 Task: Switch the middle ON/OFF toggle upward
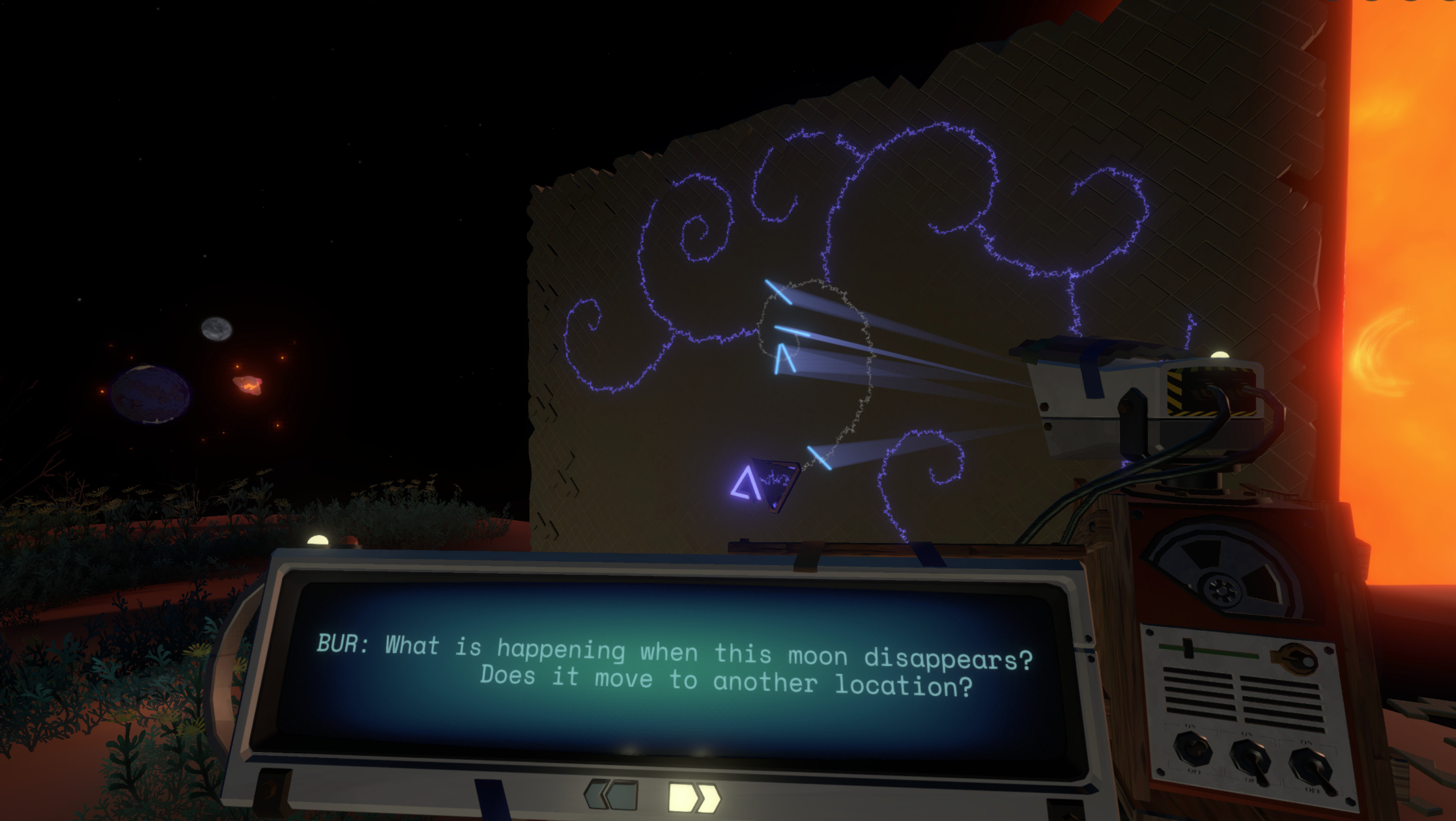click(1251, 759)
